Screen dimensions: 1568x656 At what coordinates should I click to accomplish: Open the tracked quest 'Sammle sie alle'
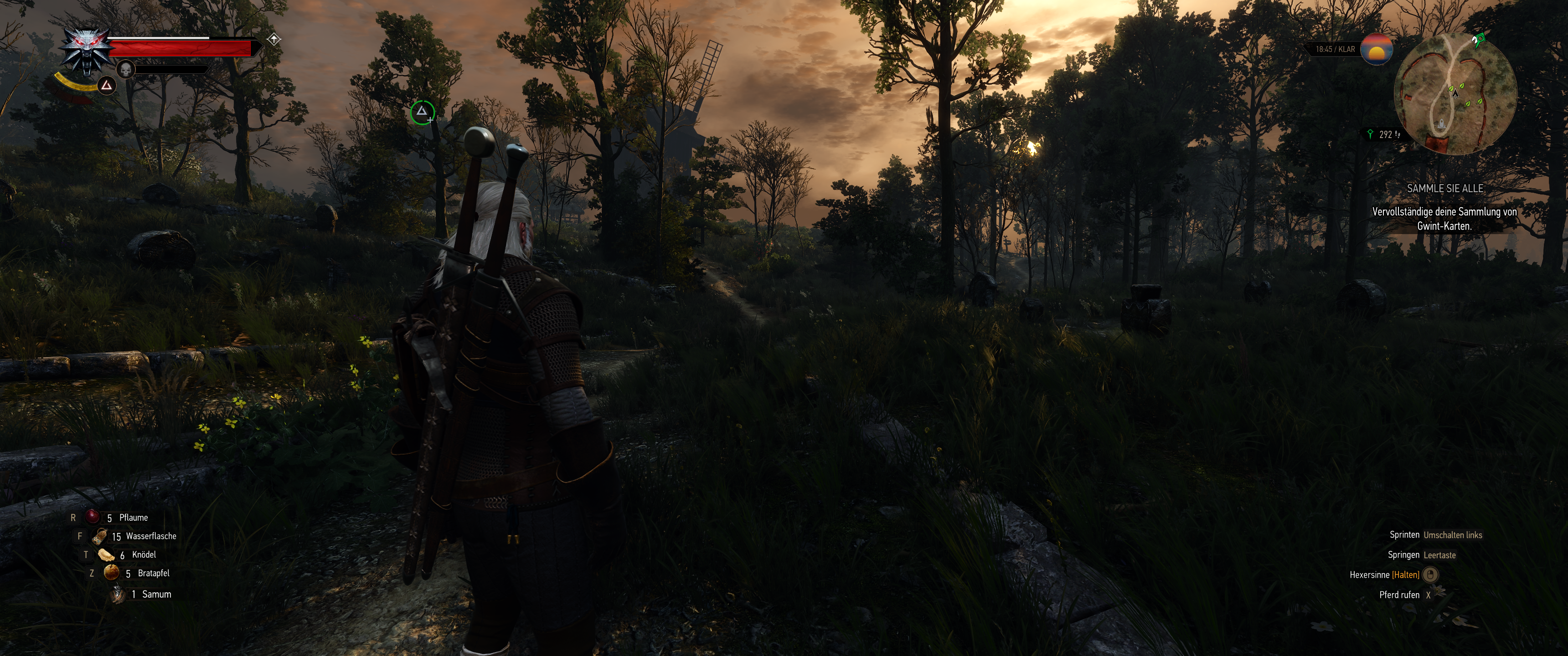coord(1444,189)
